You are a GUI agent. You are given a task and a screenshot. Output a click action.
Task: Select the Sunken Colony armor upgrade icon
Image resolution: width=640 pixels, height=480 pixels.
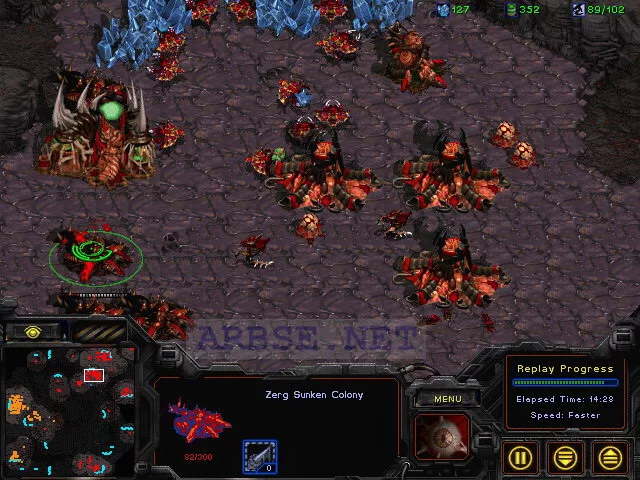pos(259,455)
